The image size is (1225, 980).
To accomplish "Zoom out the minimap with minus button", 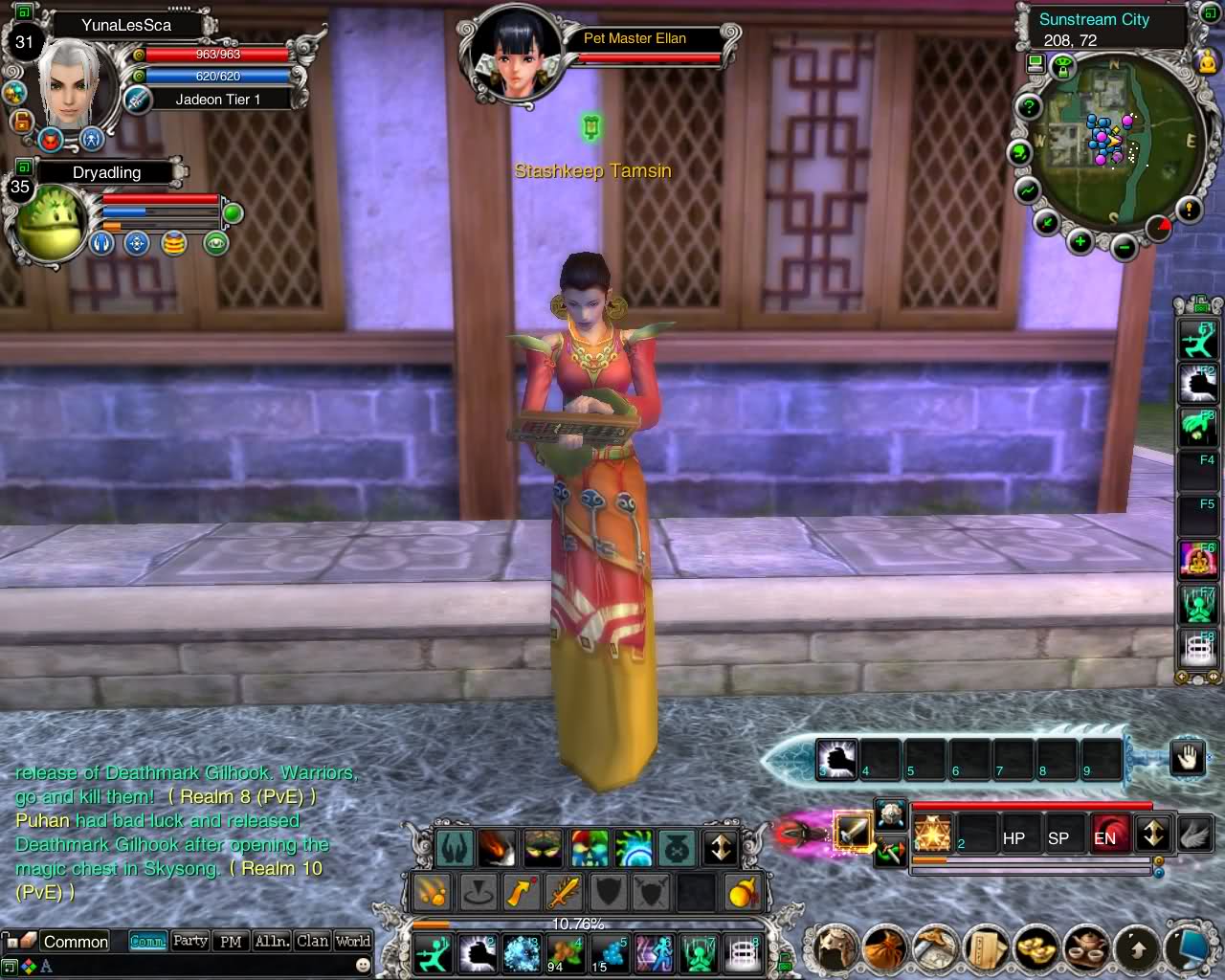I will coord(1125,249).
